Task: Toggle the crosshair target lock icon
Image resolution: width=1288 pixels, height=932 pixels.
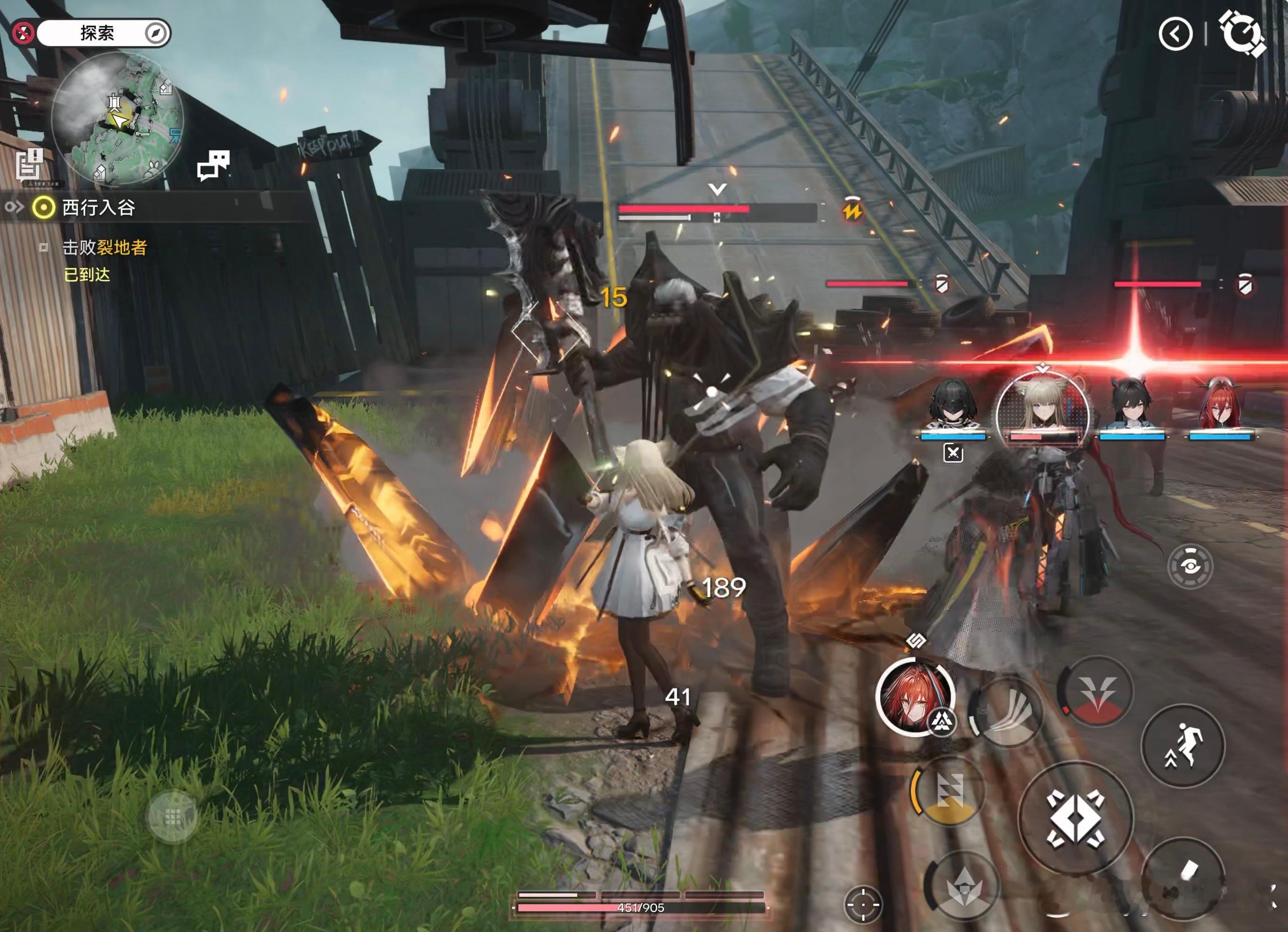Action: [x=863, y=904]
